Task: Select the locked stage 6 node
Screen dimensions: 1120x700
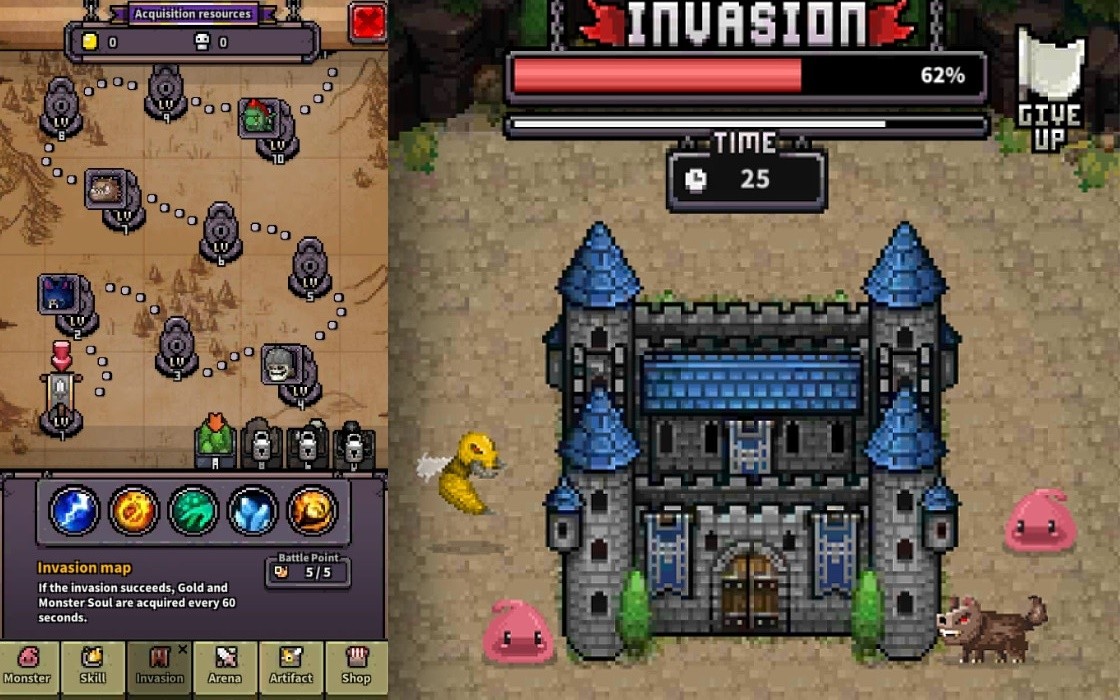Action: 220,232
